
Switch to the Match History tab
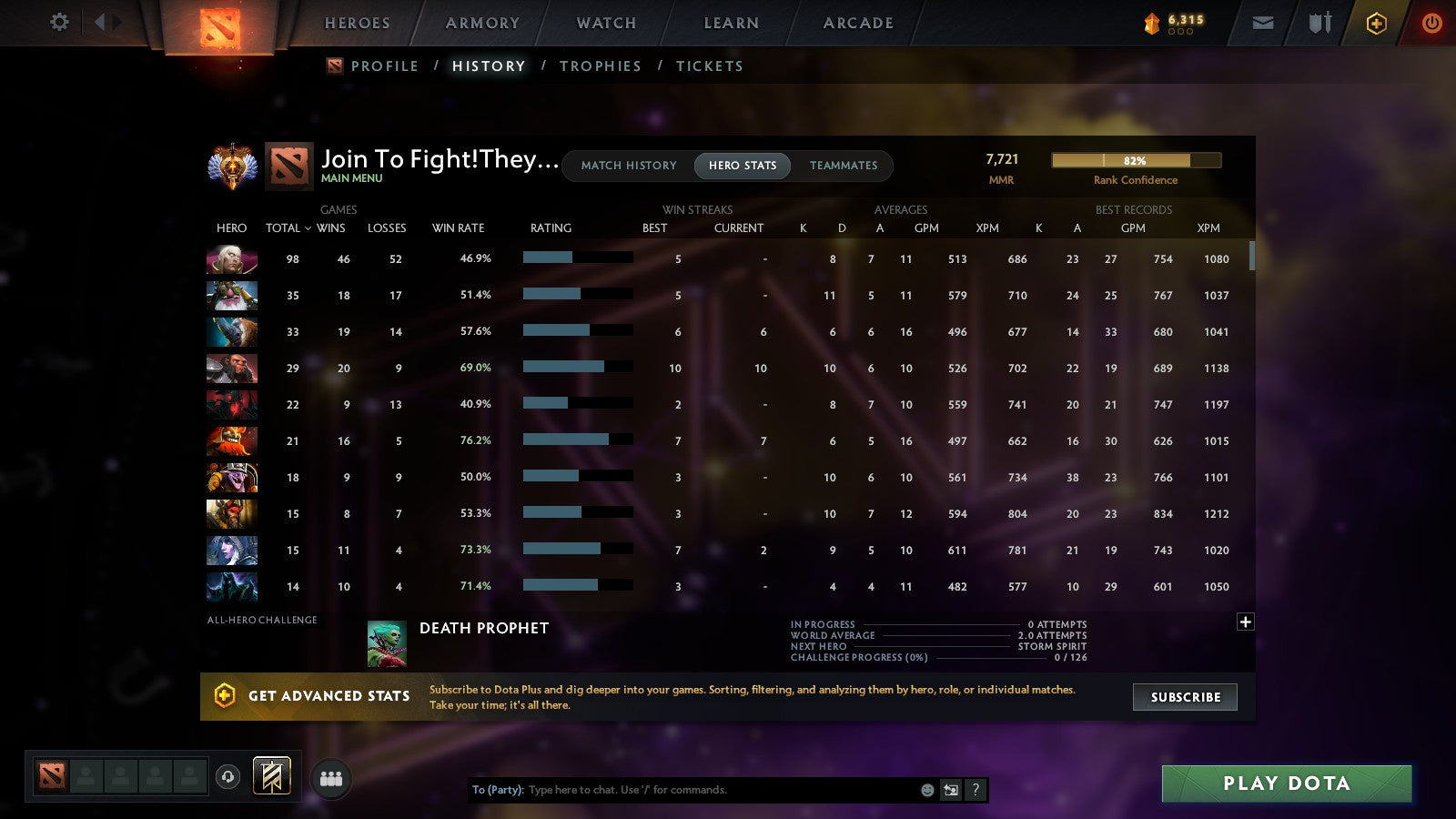click(x=626, y=166)
